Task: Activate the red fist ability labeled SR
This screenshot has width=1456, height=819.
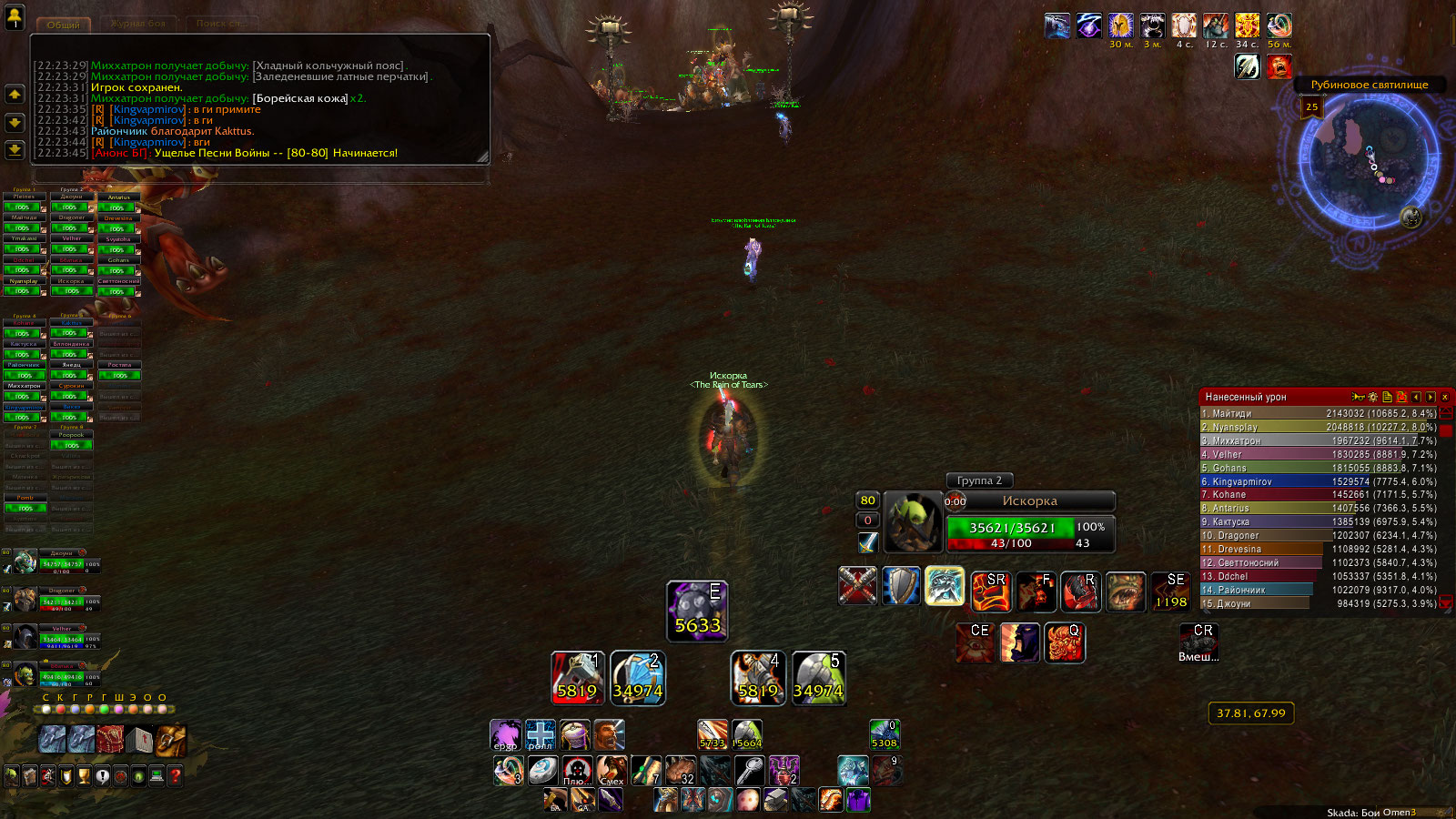Action: [x=990, y=591]
